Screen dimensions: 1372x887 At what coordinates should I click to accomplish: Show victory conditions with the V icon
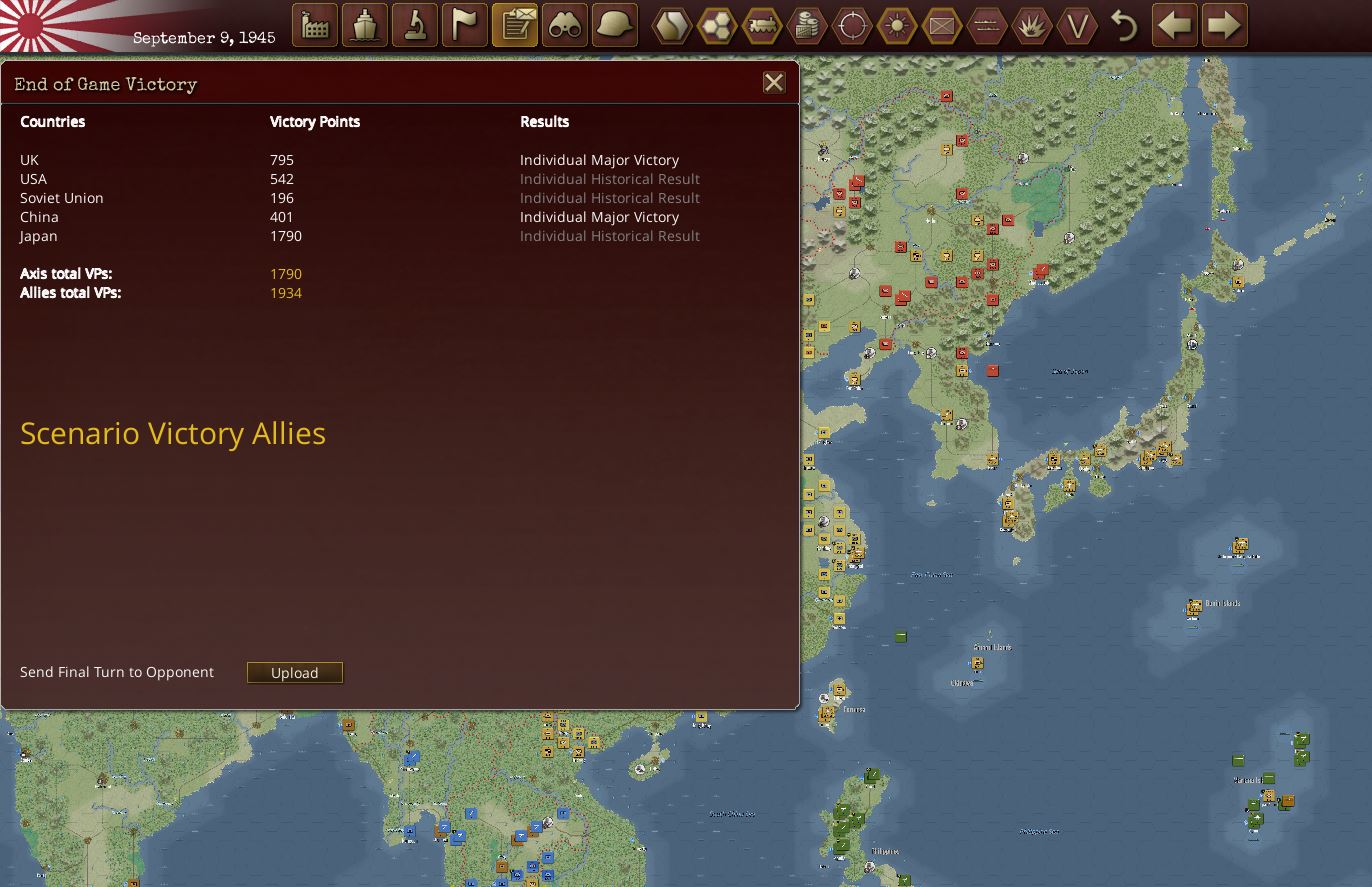pyautogui.click(x=1078, y=25)
